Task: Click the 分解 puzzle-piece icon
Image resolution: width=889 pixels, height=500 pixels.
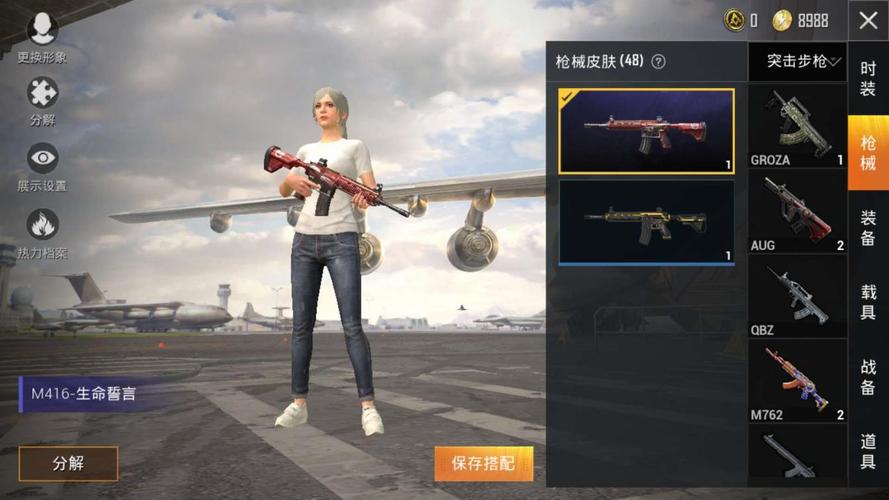Action: [x=42, y=96]
